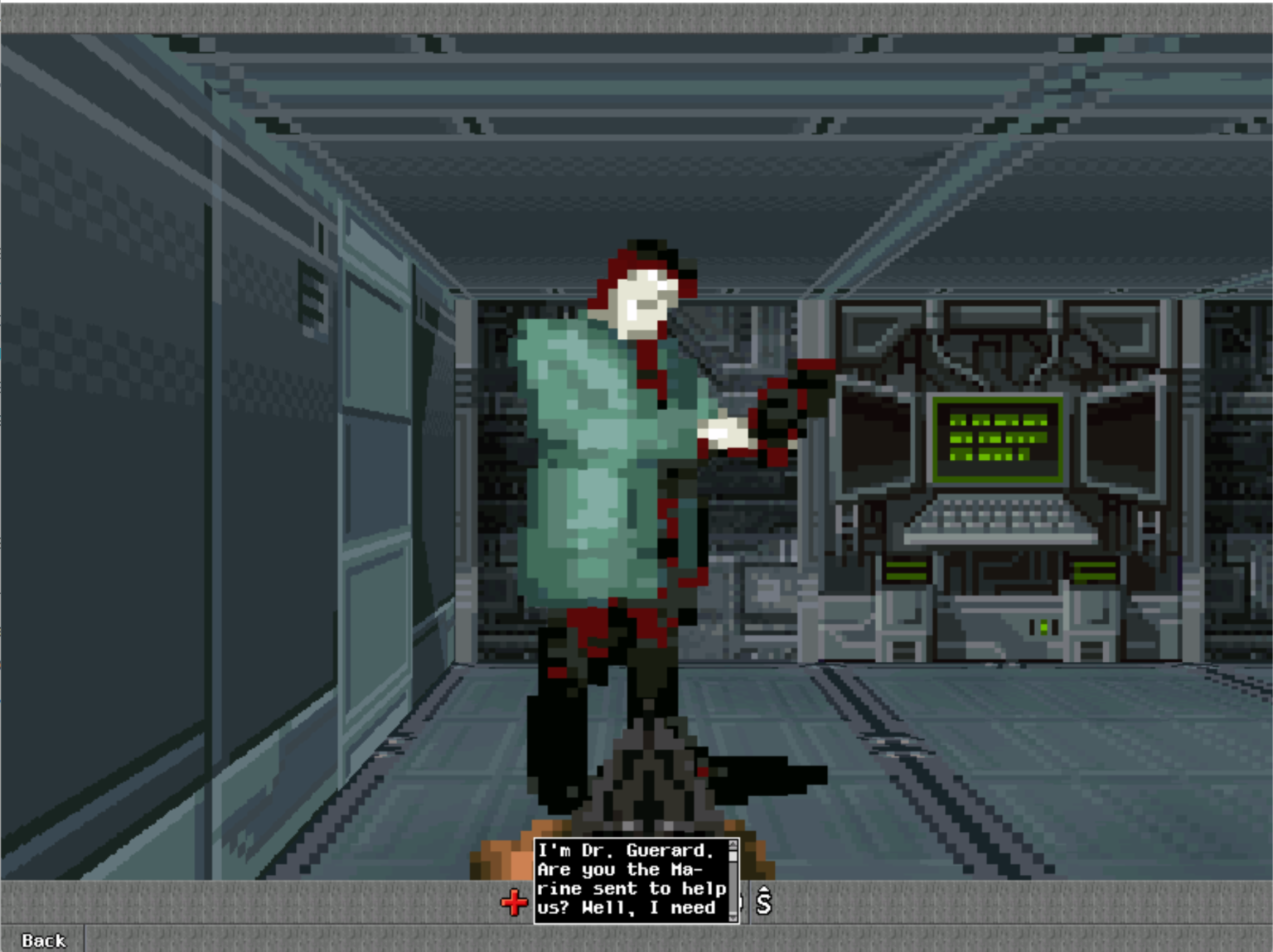Click the red cross health icon
Screen dimensions: 1273x952
[515, 903]
